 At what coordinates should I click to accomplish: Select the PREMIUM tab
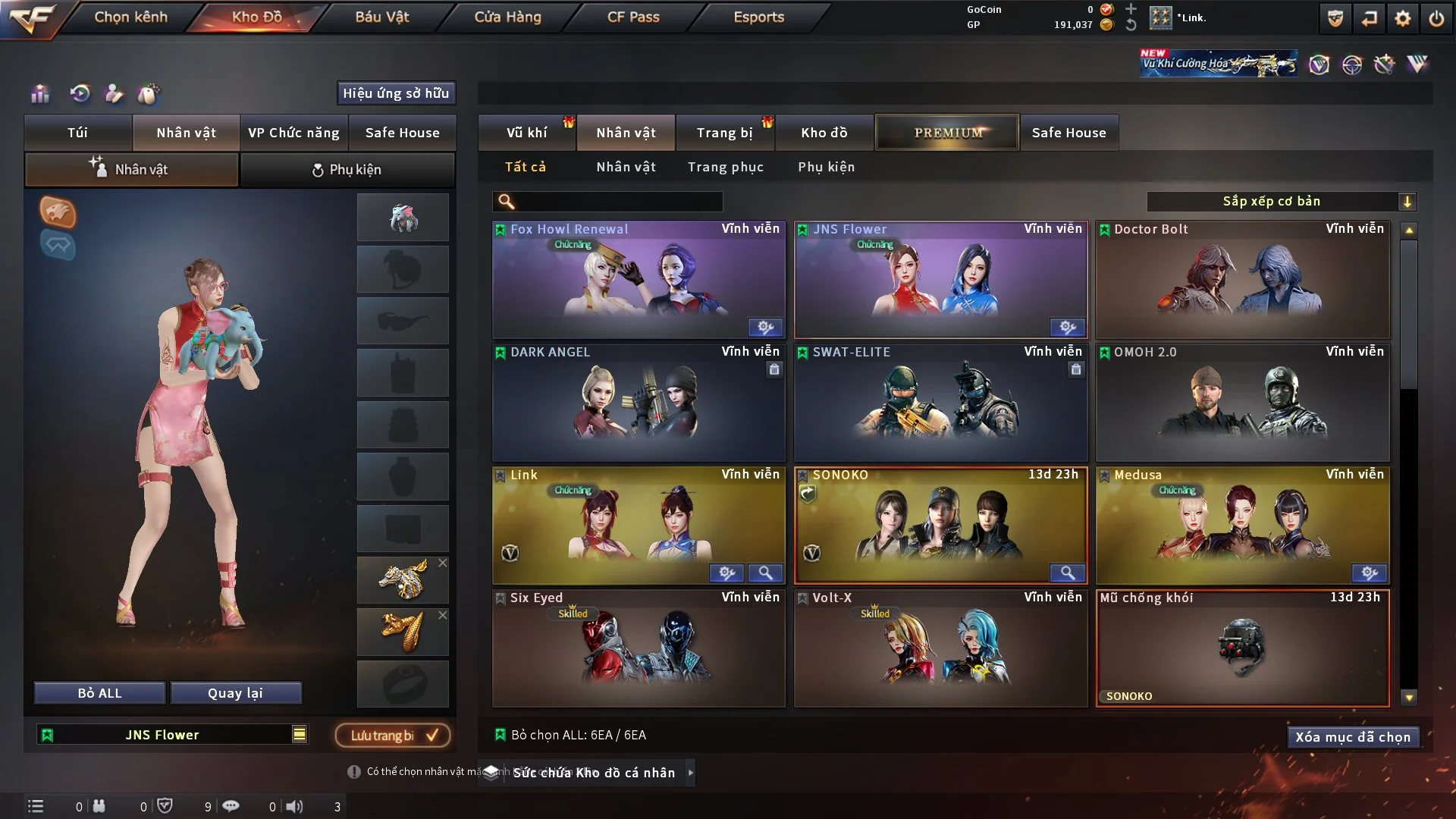click(947, 133)
